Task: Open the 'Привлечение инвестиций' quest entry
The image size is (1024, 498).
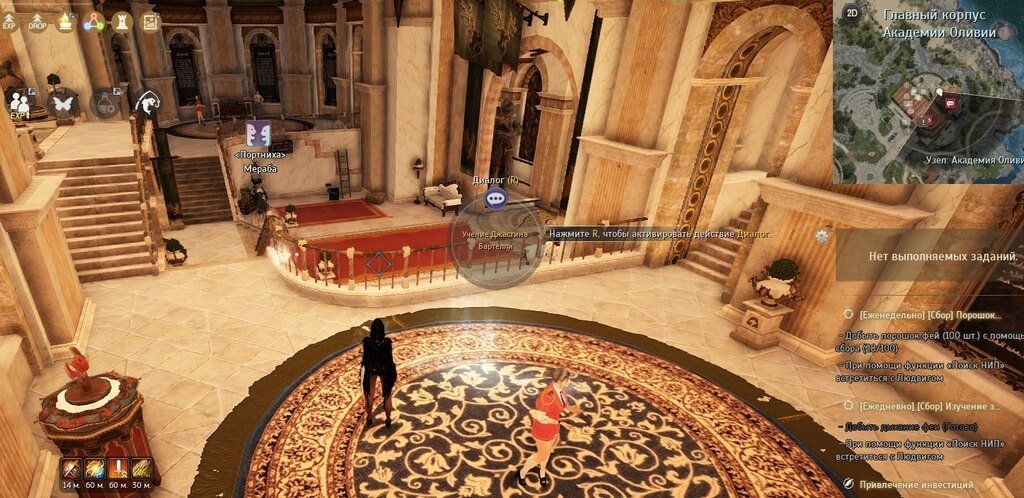Action: [916, 485]
